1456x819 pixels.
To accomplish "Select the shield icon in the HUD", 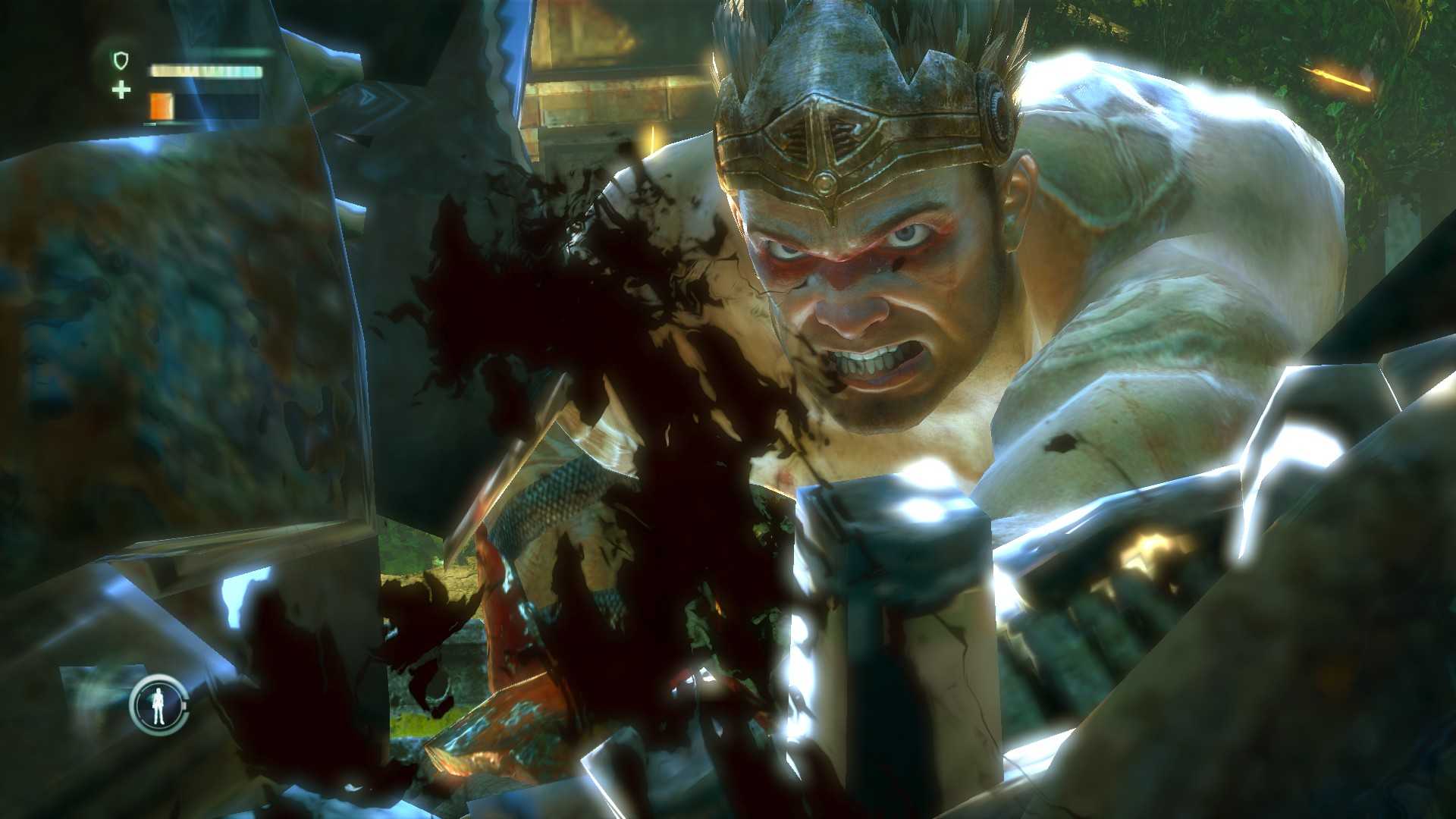I will [x=121, y=60].
